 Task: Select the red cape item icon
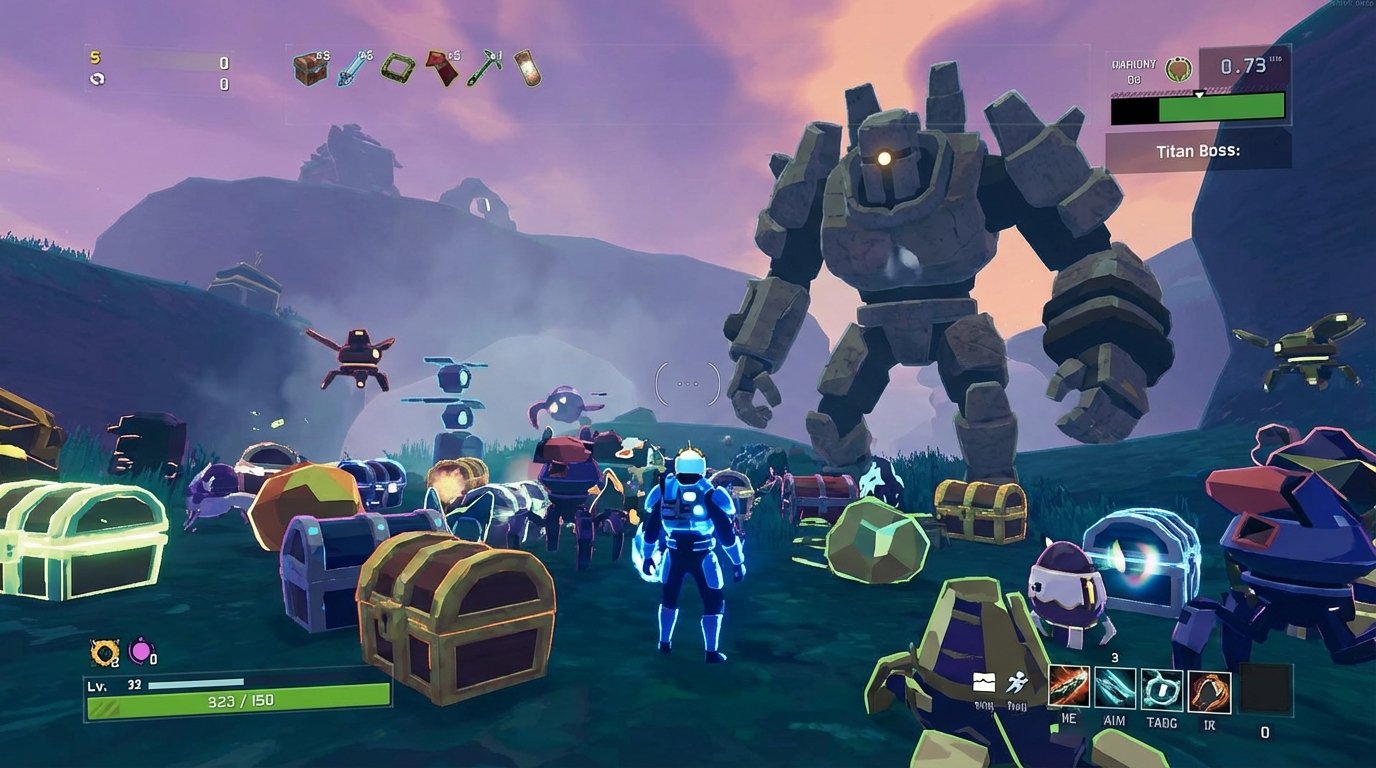tap(441, 68)
